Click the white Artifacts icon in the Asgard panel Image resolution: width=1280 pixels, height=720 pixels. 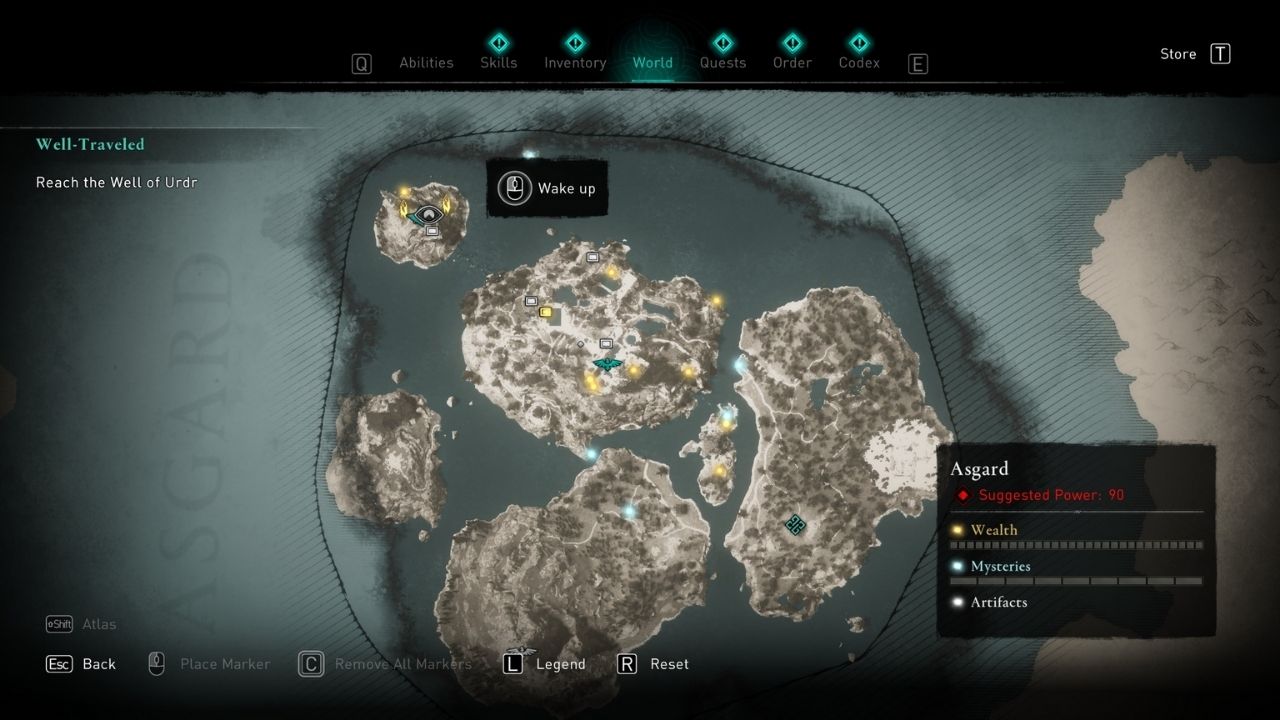tap(958, 602)
